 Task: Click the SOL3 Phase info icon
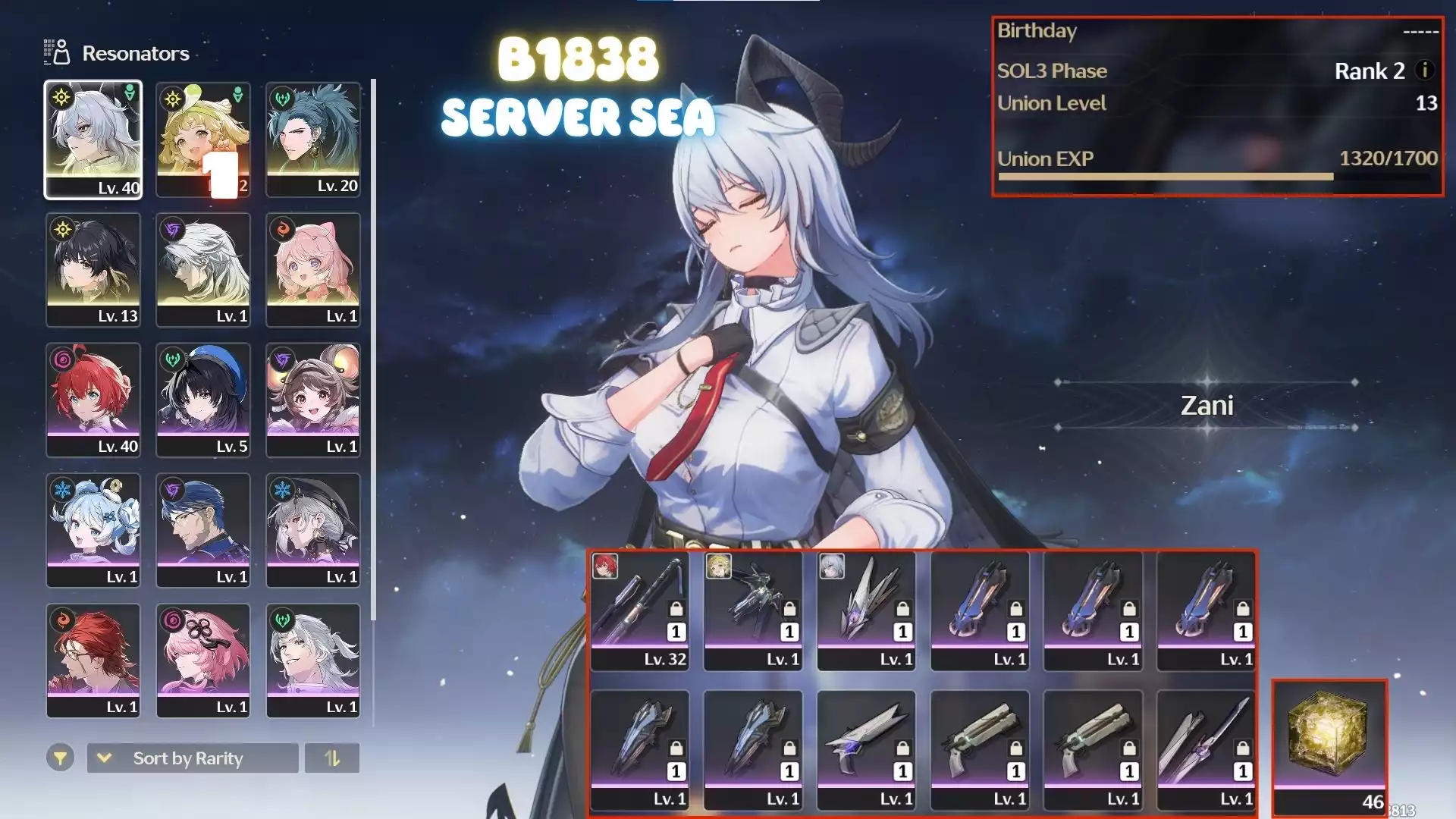1425,71
